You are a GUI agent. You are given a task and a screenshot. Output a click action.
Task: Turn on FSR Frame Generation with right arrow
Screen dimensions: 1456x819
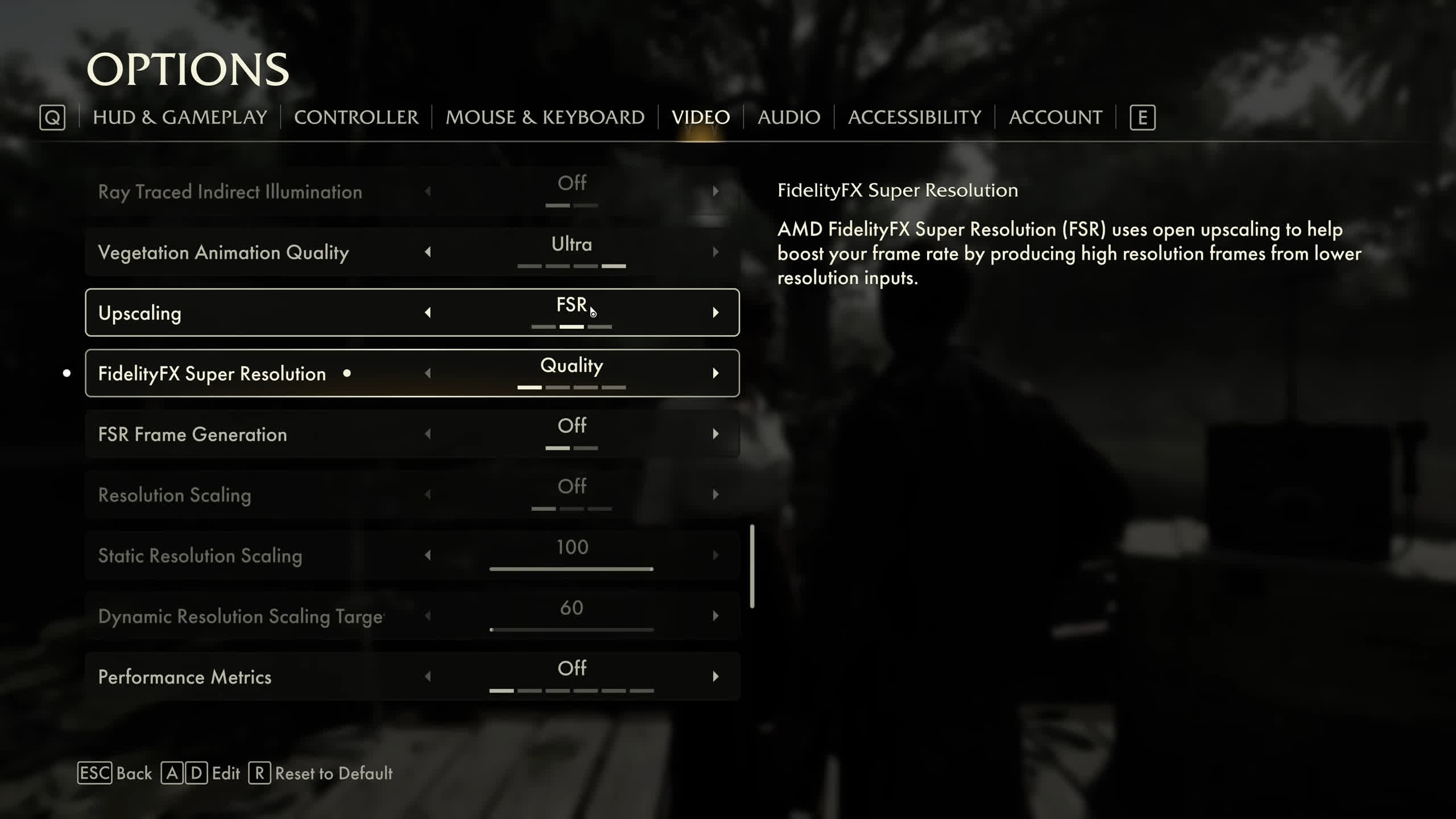click(x=715, y=435)
